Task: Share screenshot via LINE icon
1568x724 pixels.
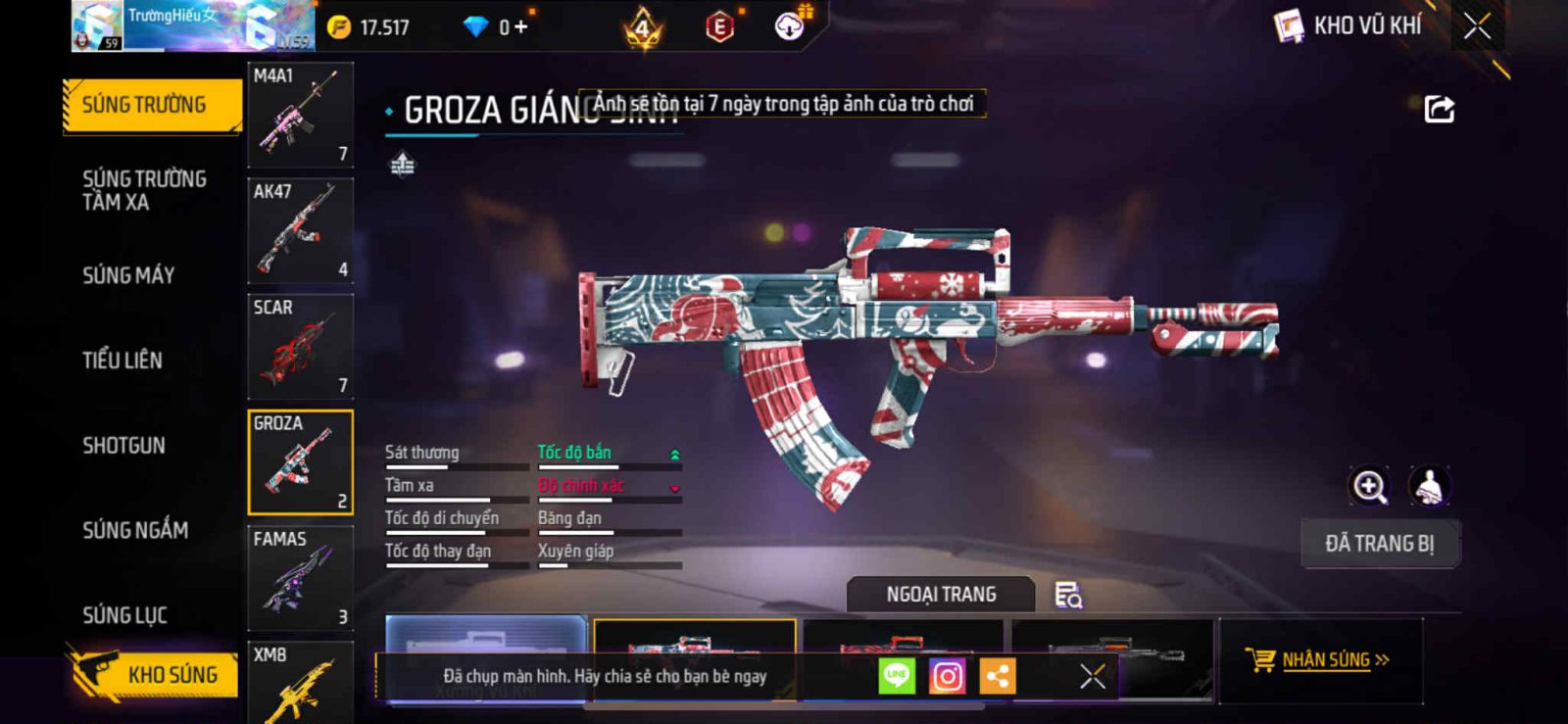Action: point(896,676)
